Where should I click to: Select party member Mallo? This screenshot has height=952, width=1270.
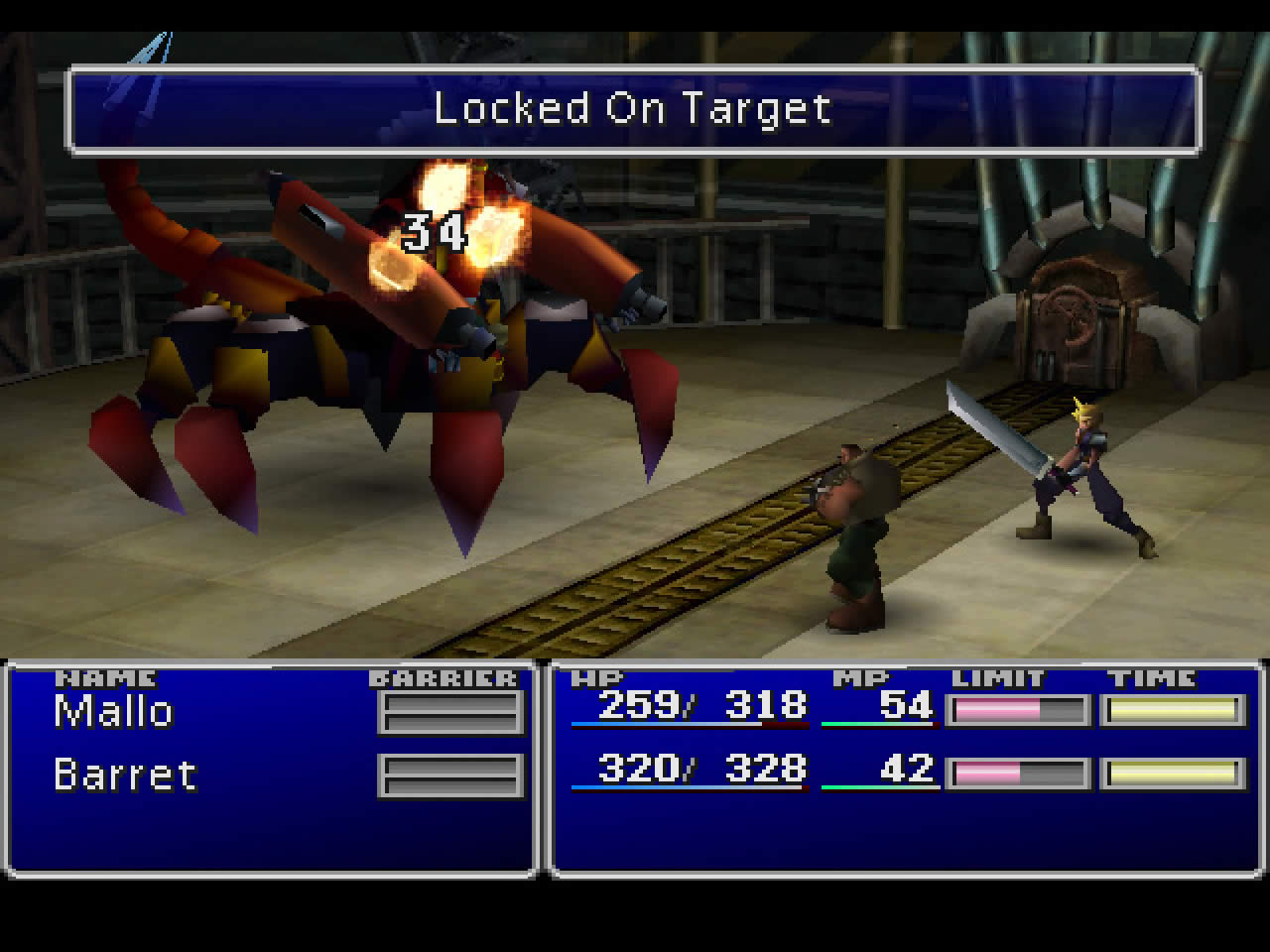click(x=114, y=712)
